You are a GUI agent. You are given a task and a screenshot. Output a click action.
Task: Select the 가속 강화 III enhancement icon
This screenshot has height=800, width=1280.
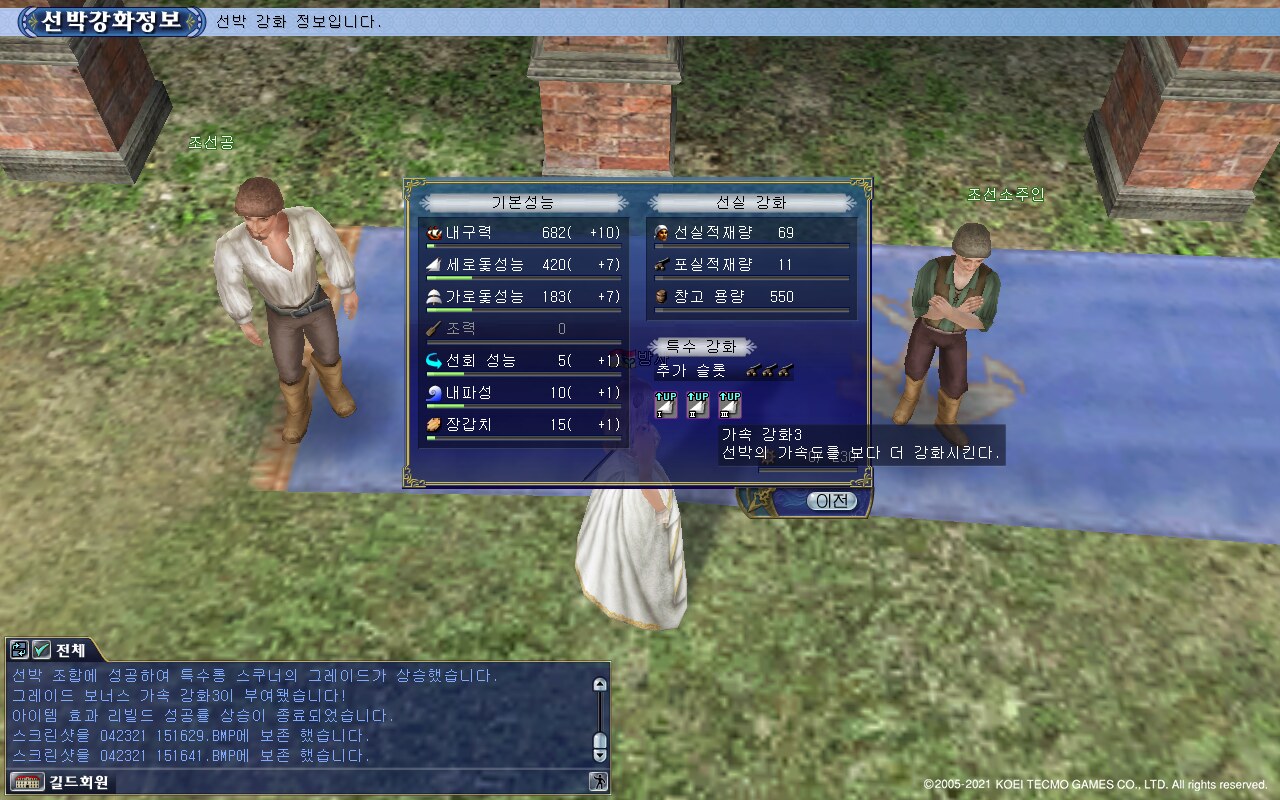click(x=729, y=405)
